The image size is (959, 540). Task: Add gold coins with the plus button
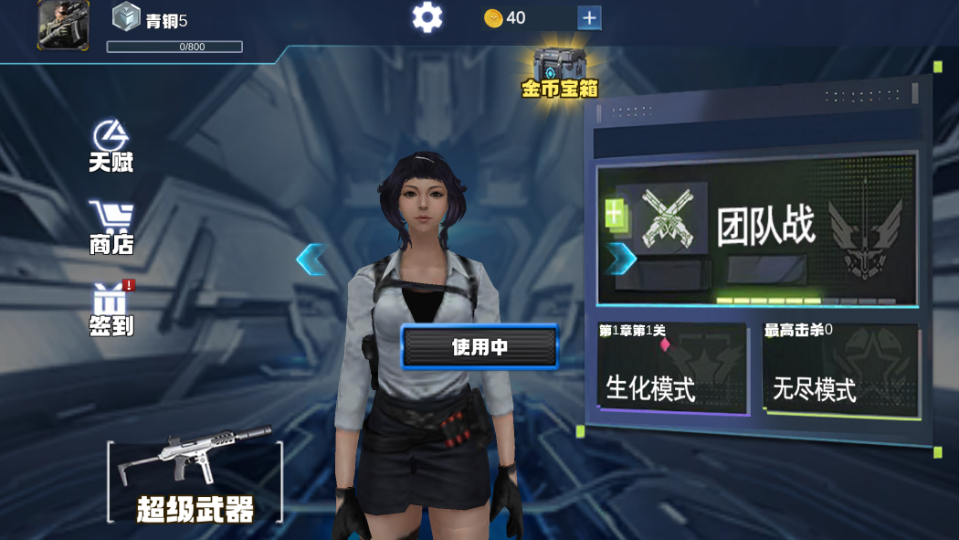click(x=589, y=17)
